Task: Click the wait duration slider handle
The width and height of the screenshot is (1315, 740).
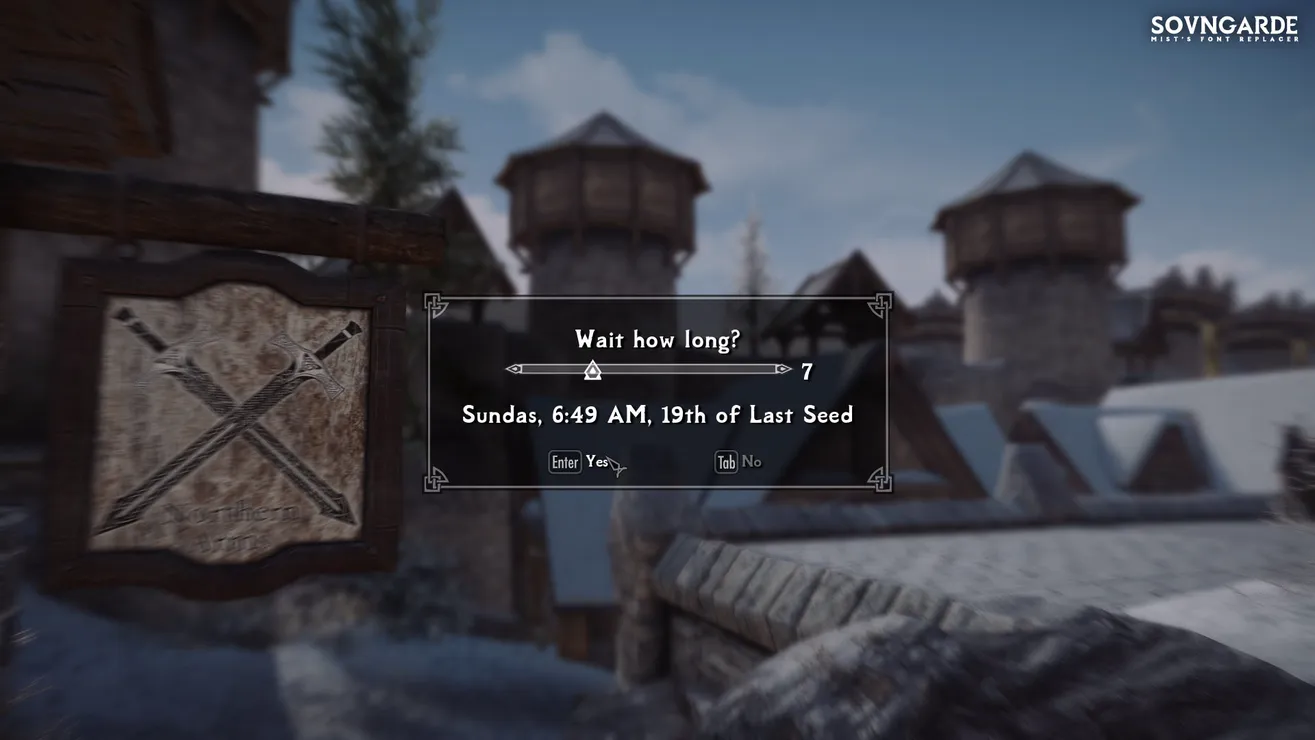Action: 592,370
